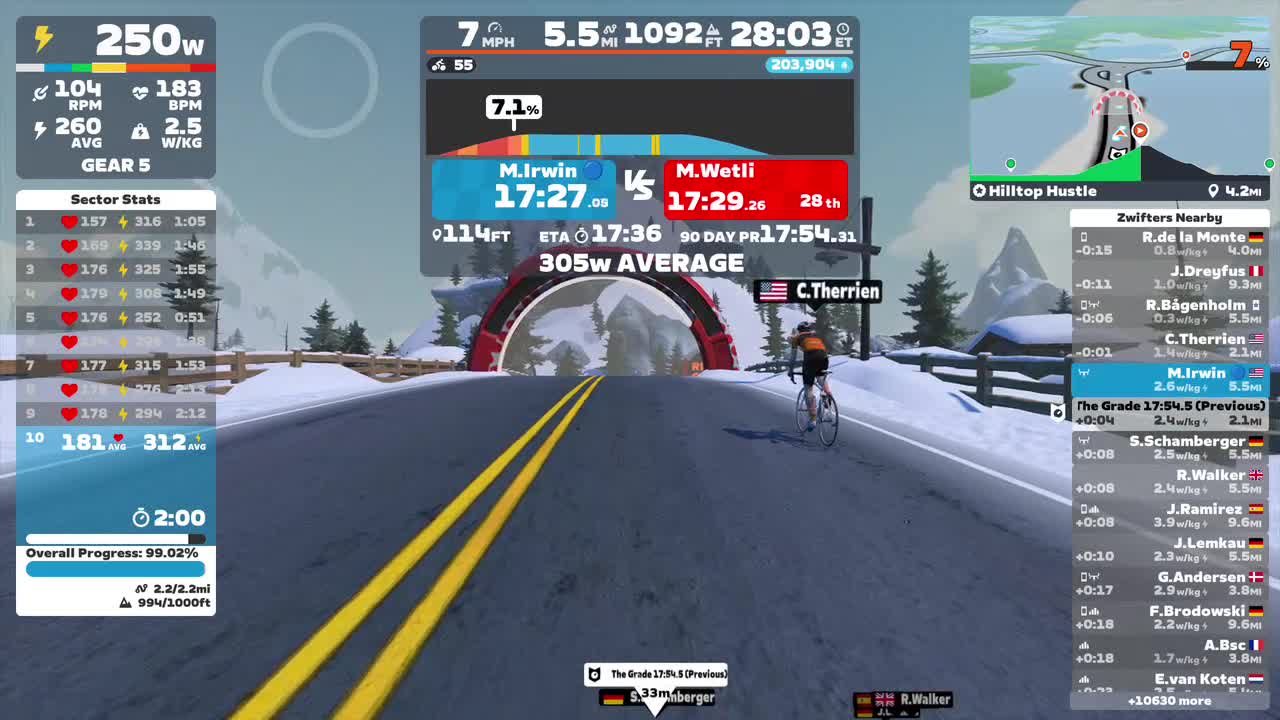Click the location pin showing 4.2MI on the minimap

(x=1213, y=190)
